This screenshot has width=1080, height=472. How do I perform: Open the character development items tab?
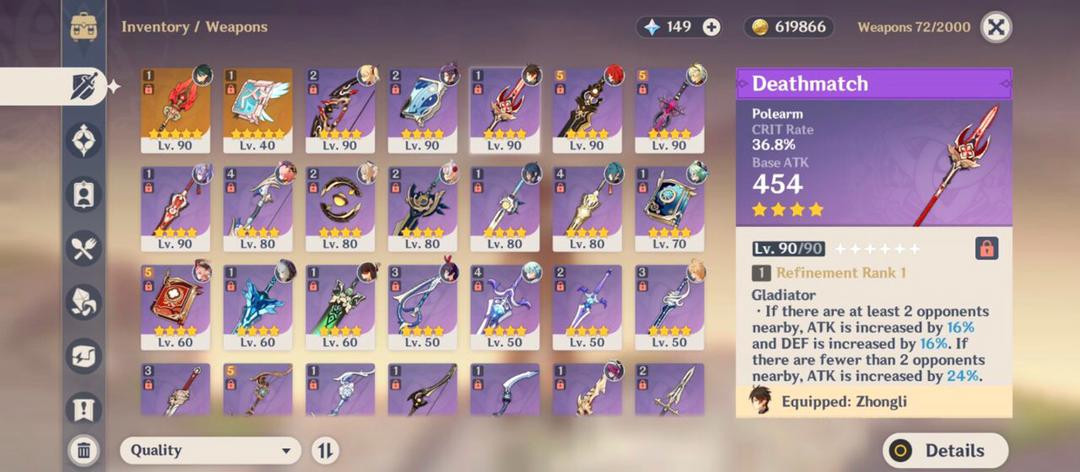[84, 193]
